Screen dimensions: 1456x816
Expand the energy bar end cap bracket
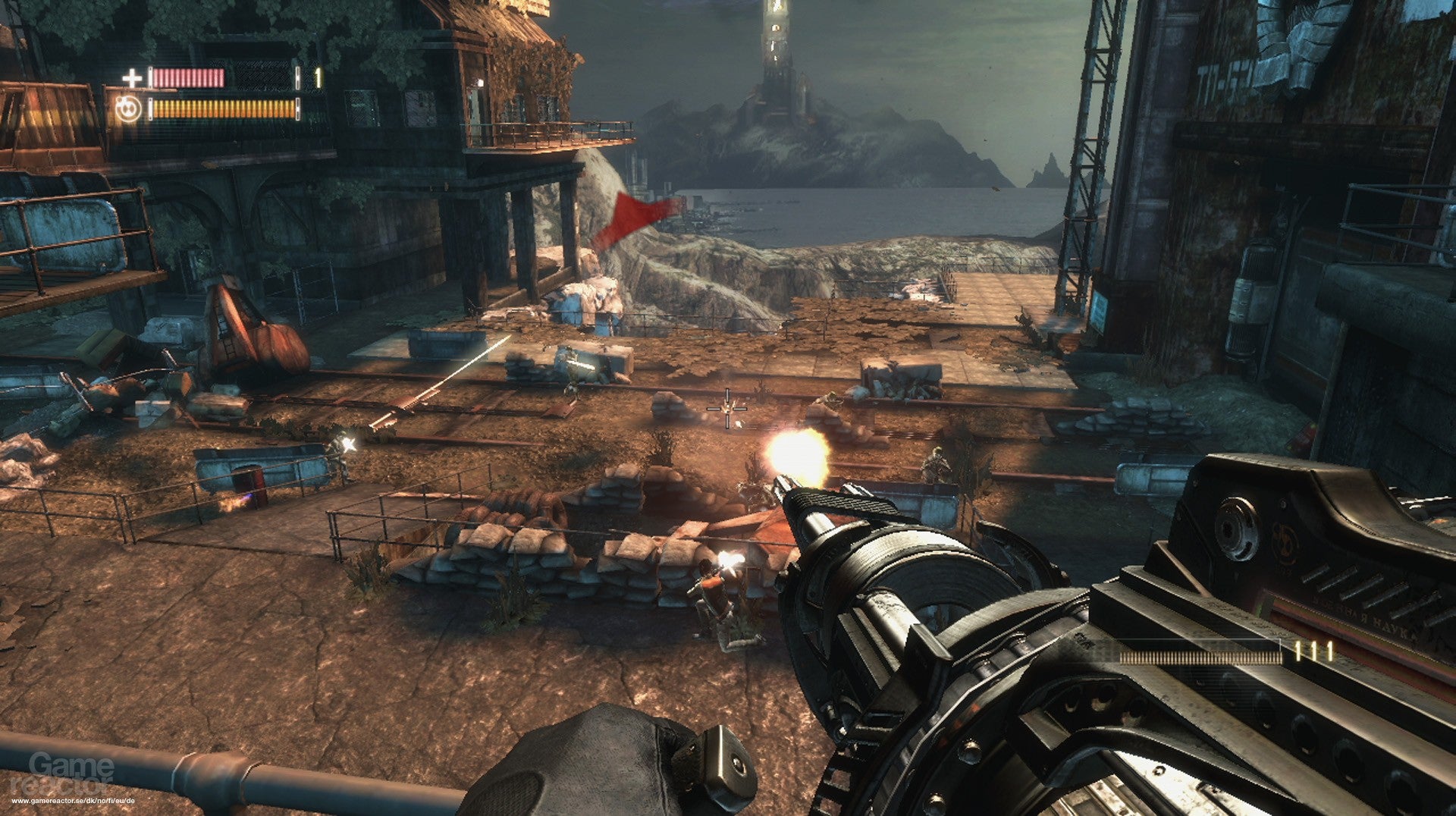299,109
